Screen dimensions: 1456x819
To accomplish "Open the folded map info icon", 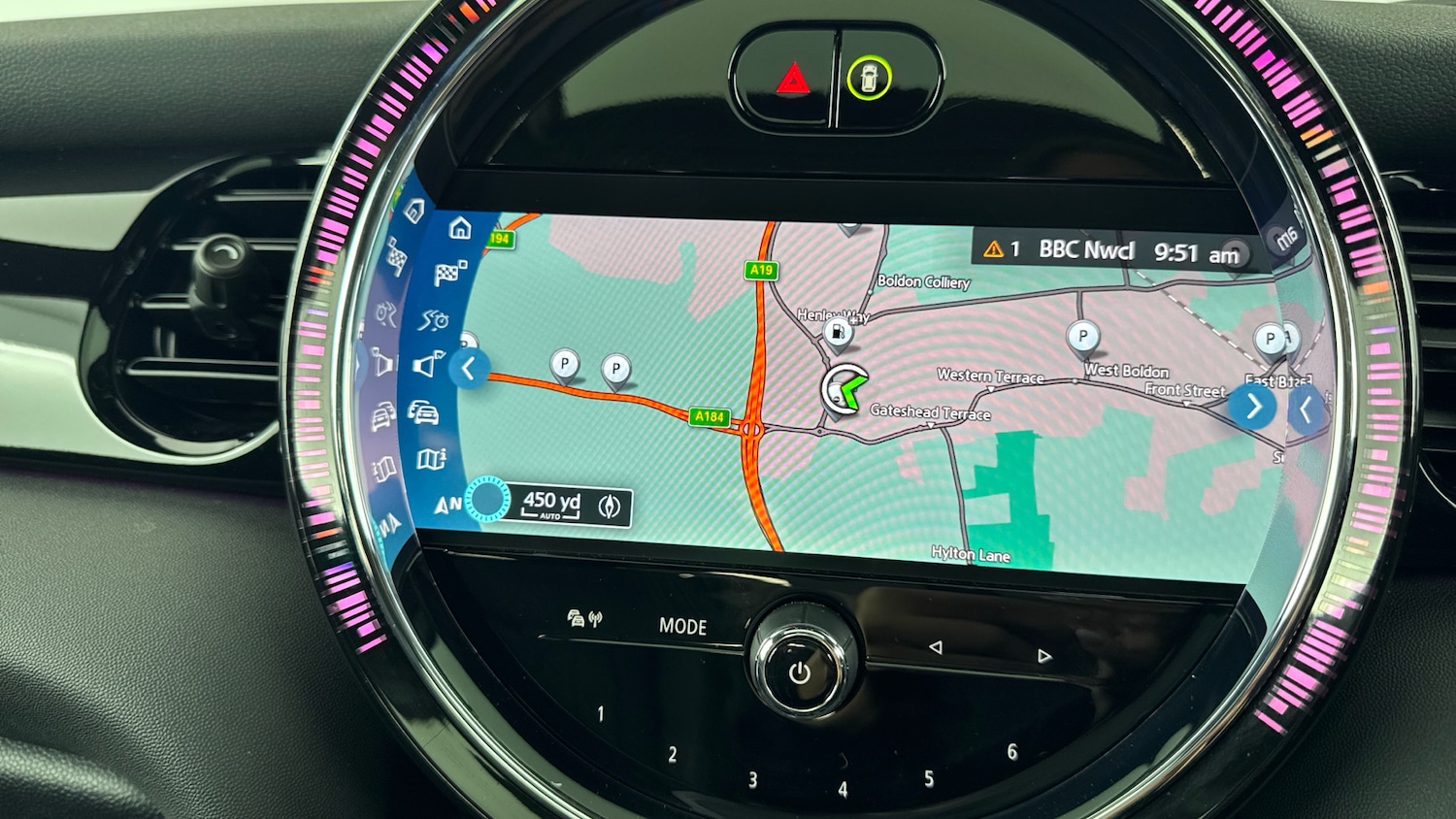I will click(x=431, y=459).
